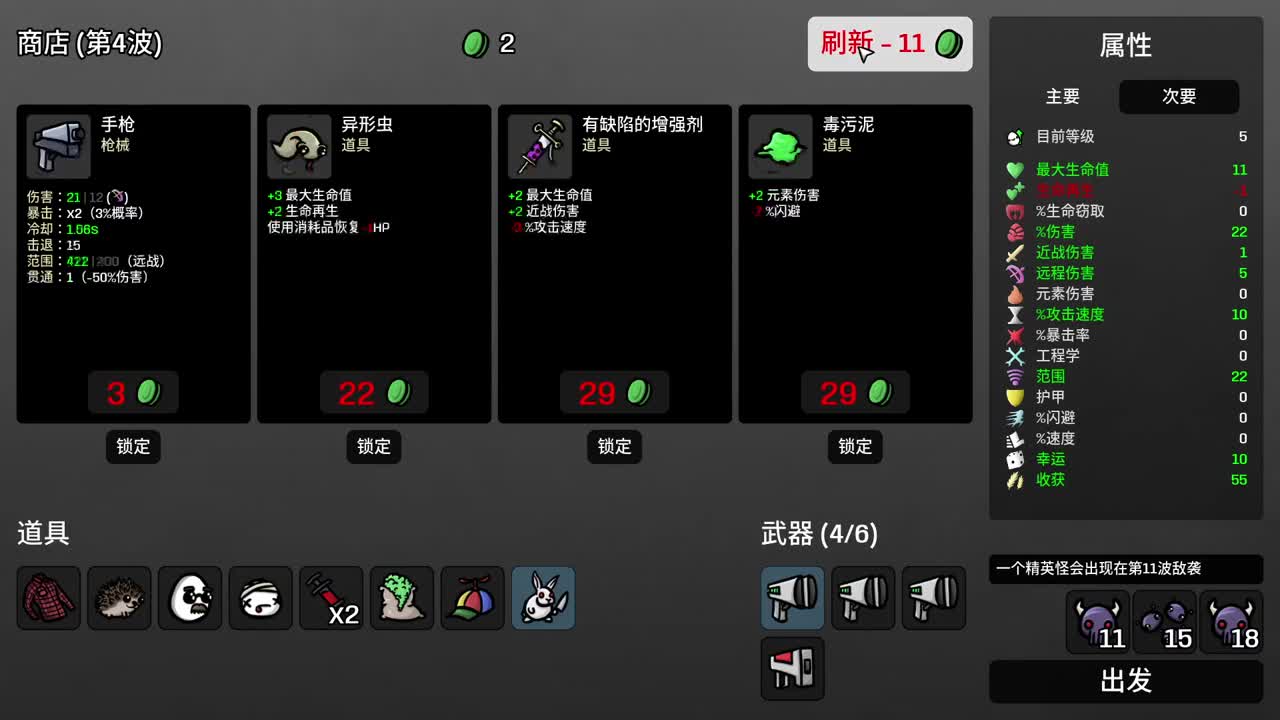1280x720 pixels.
Task: Lock the 毒污泥 shop offer
Action: (854, 447)
